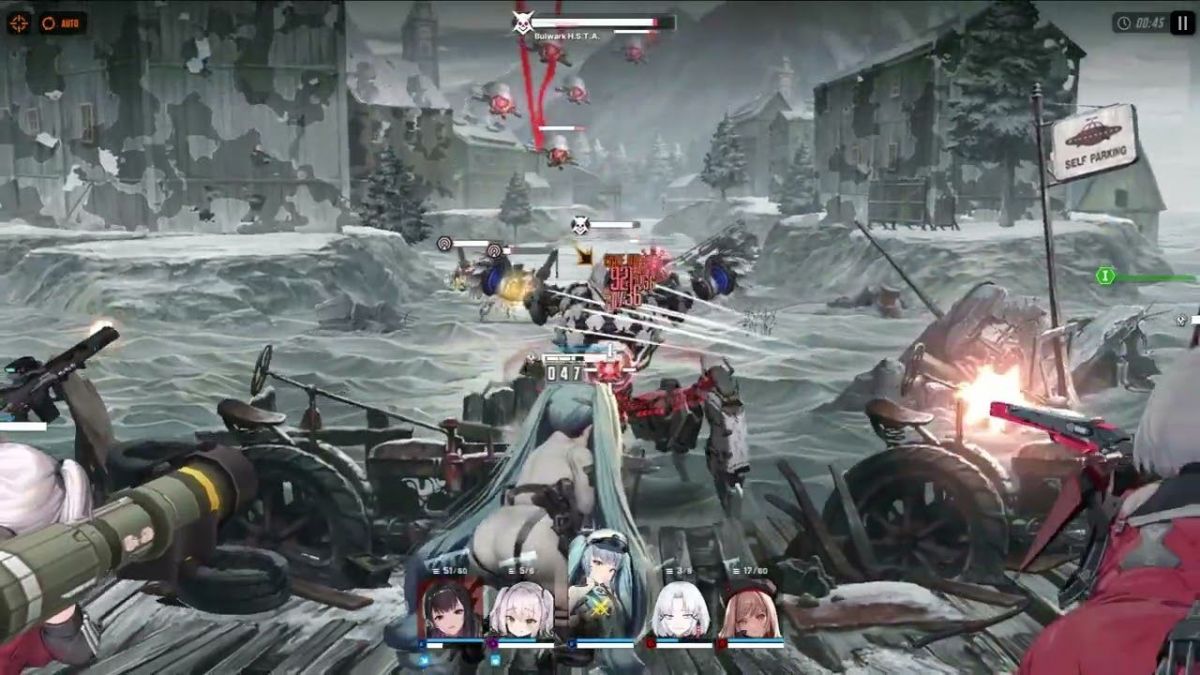Select the dark-haired character portrait
Image resolution: width=1200 pixels, height=675 pixels.
449,610
